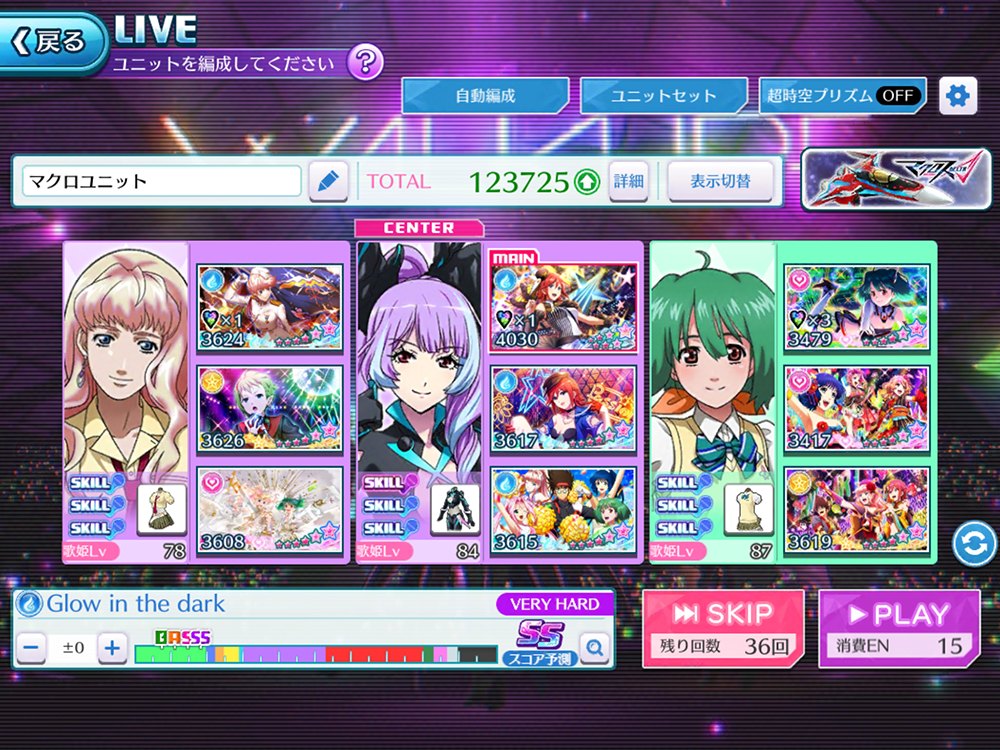This screenshot has height=750, width=1000.
Task: Choose 自動編成 auto formation
Action: pyautogui.click(x=485, y=96)
